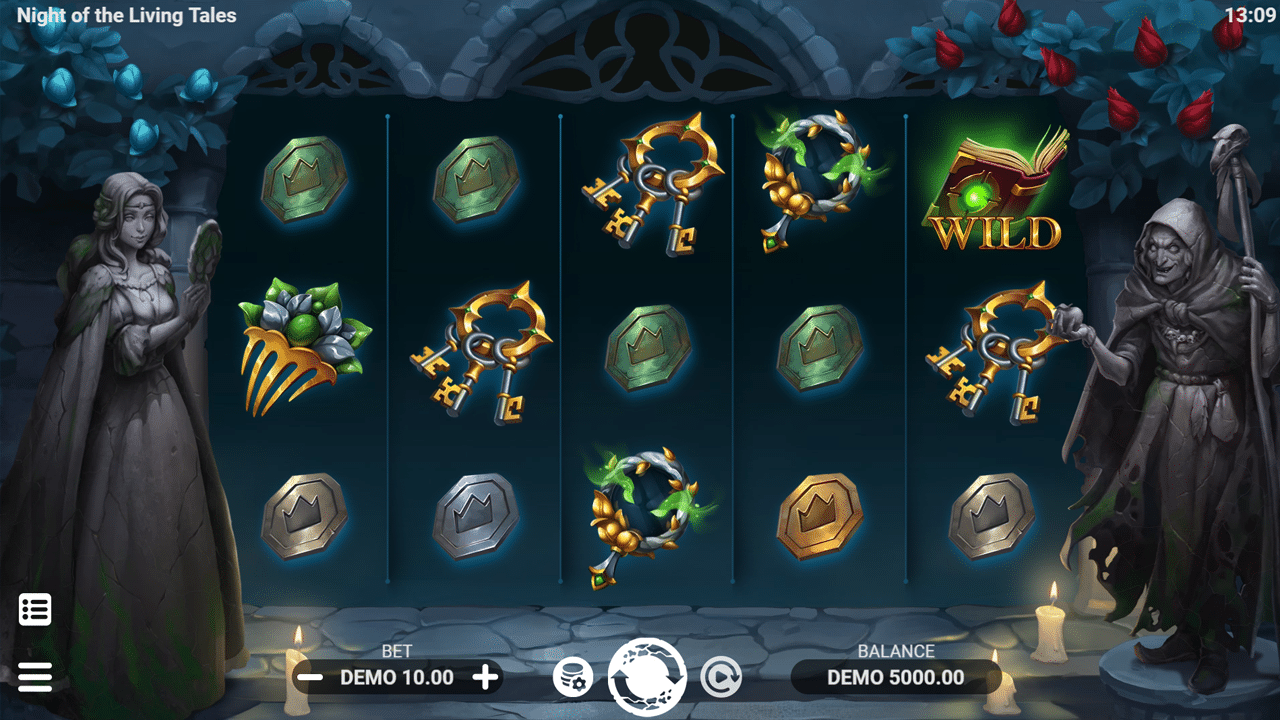The image size is (1280, 720).
Task: Open the hamburger menu
Action: coord(35,677)
